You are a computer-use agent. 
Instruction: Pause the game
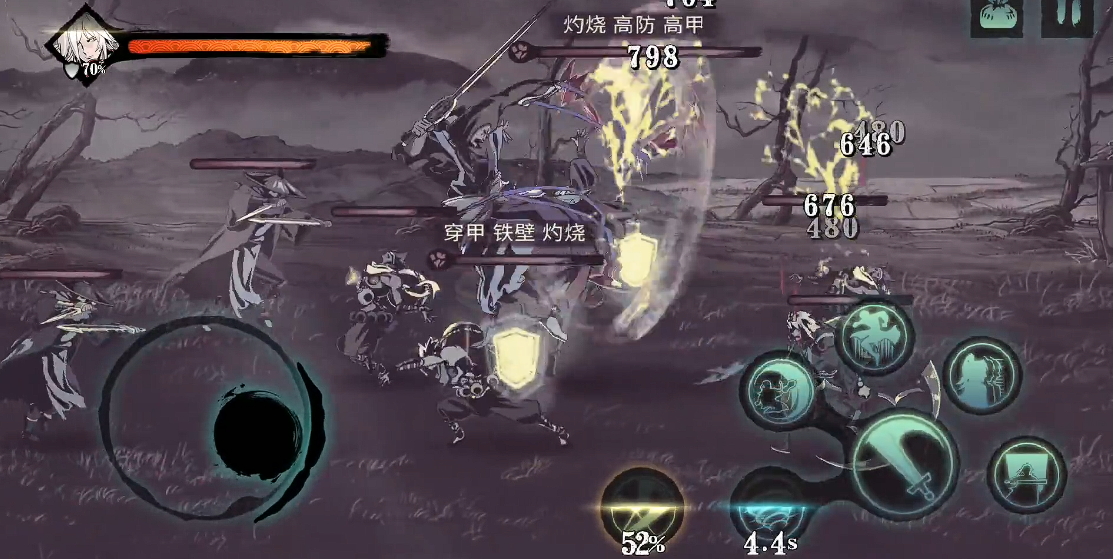1065,18
